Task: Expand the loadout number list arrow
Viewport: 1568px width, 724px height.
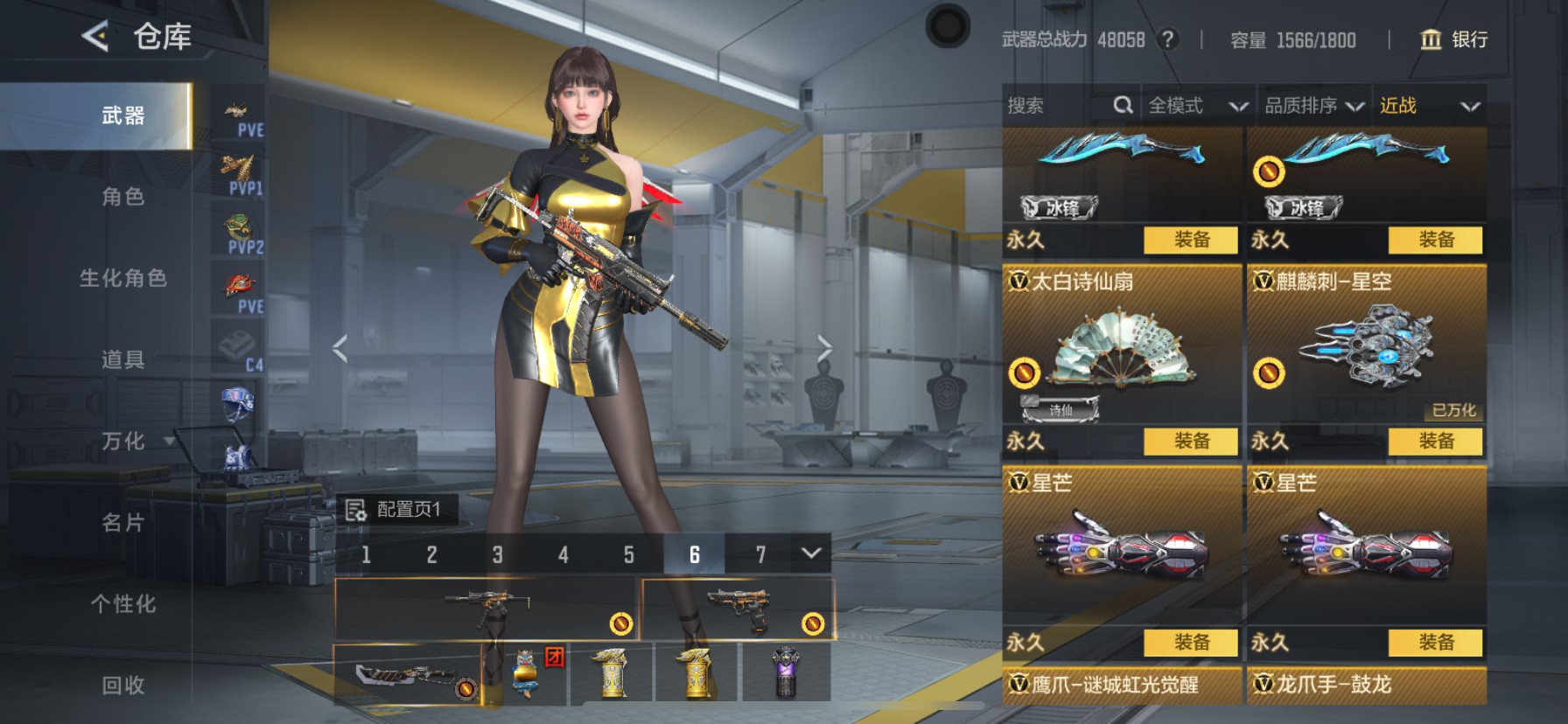Action: [x=811, y=553]
